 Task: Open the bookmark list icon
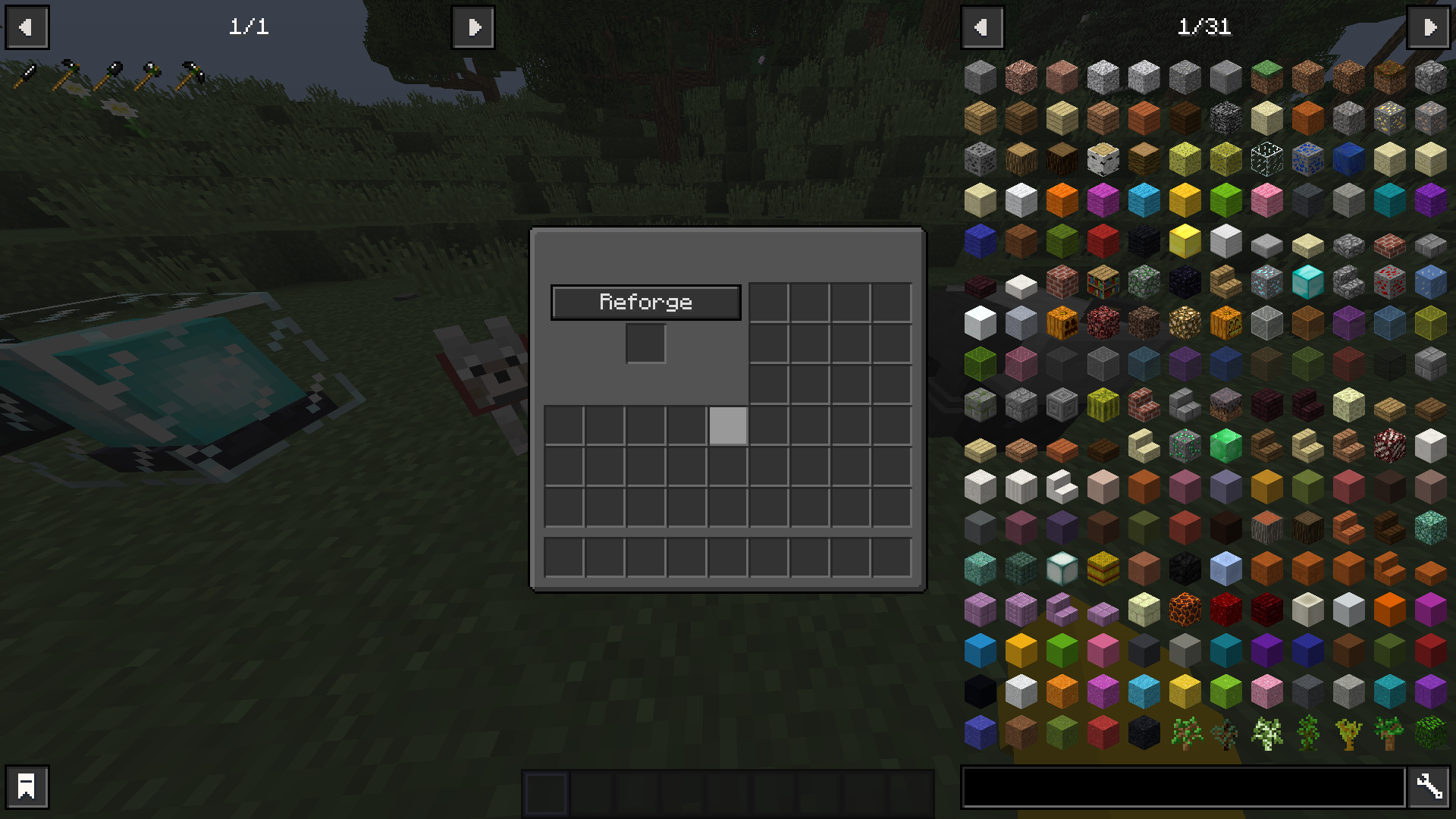[27, 786]
